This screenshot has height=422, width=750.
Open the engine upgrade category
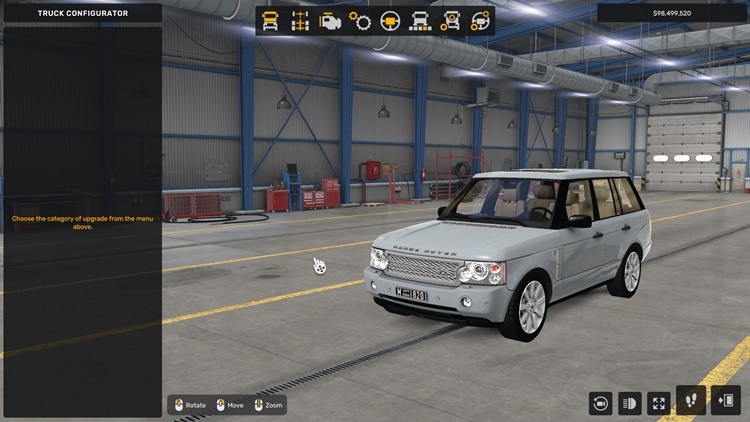pos(330,20)
